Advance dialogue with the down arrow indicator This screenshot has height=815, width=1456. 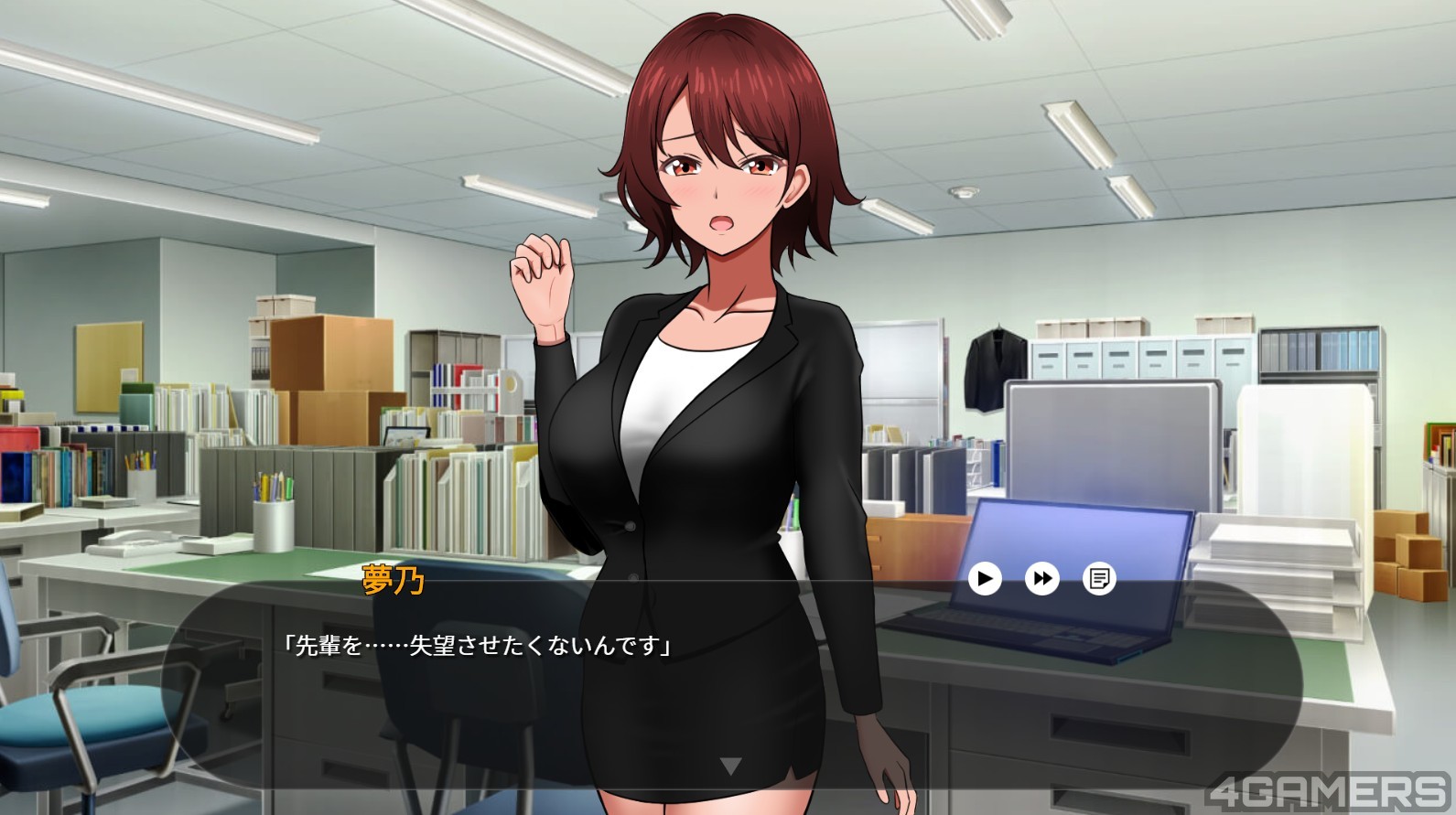click(x=730, y=767)
